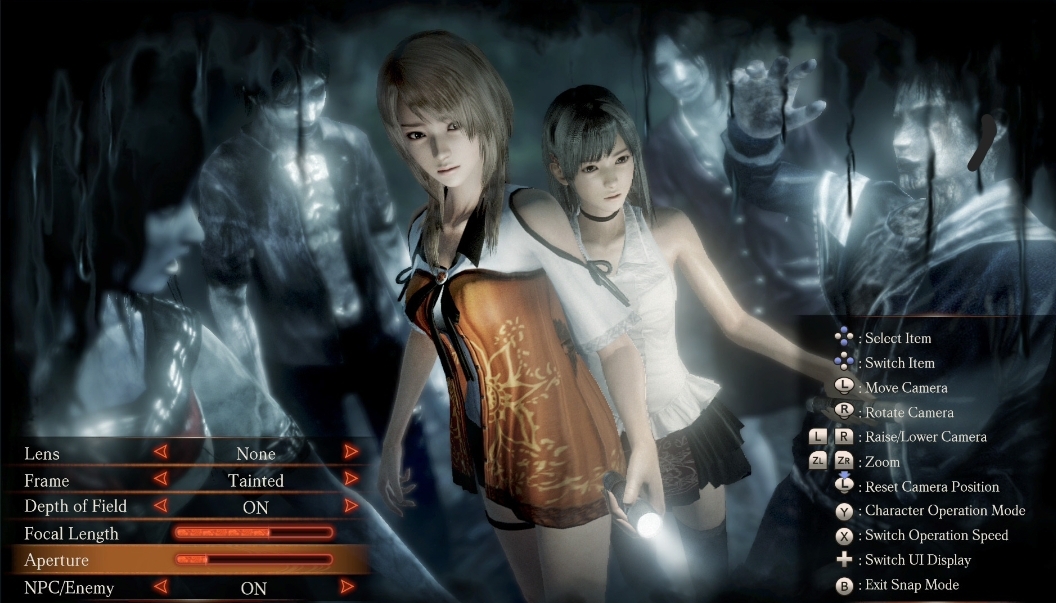This screenshot has width=1056, height=603.
Task: Click the right arrow for Lens
Action: 350,453
